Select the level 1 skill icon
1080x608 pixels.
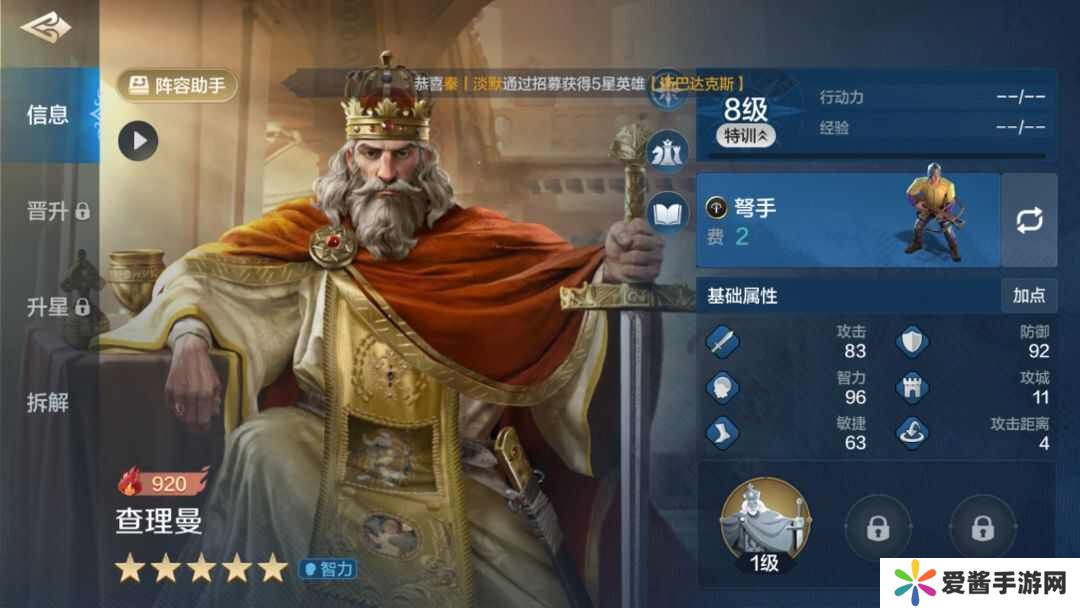pos(765,522)
